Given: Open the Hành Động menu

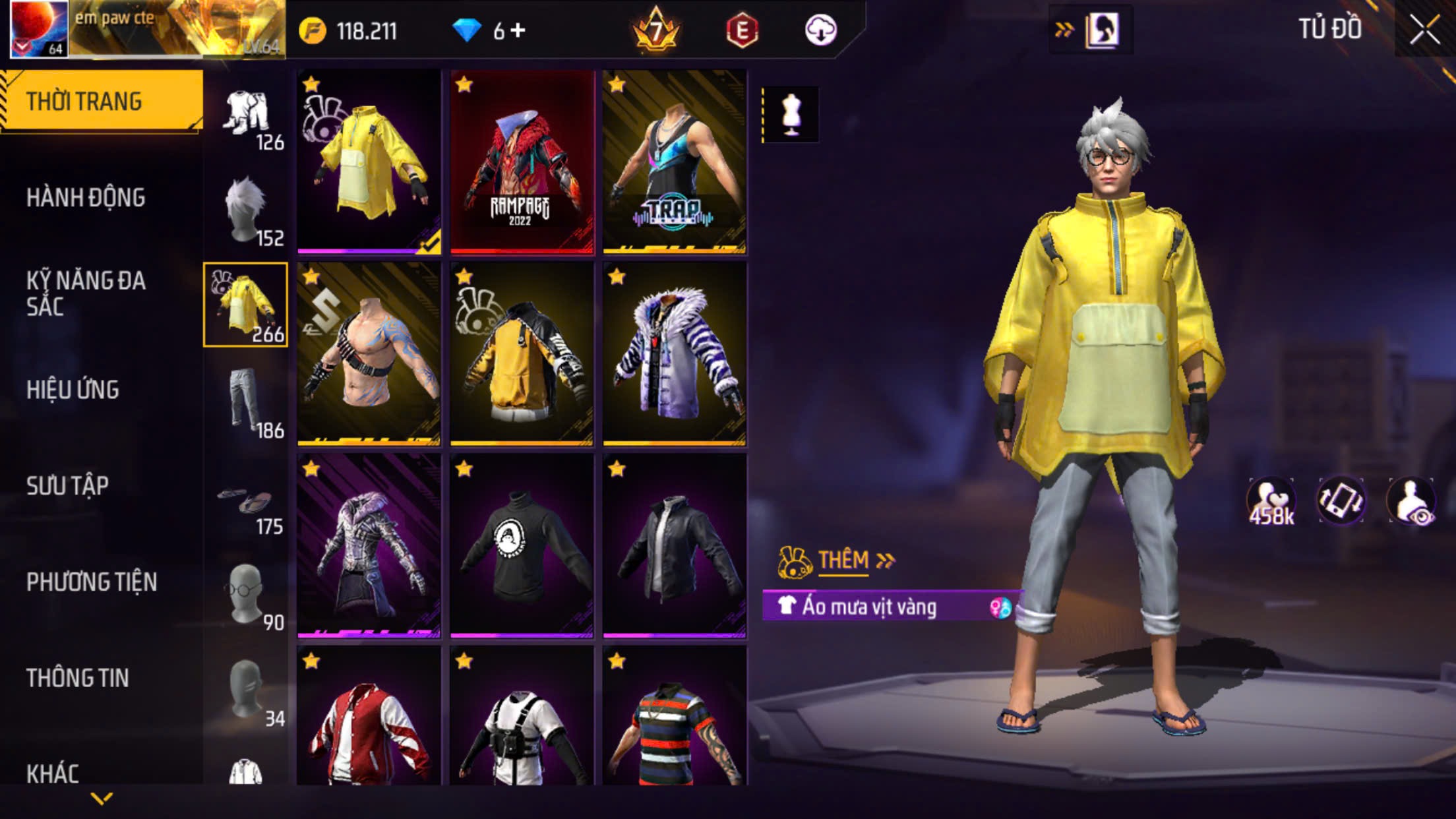Looking at the screenshot, I should click(86, 198).
